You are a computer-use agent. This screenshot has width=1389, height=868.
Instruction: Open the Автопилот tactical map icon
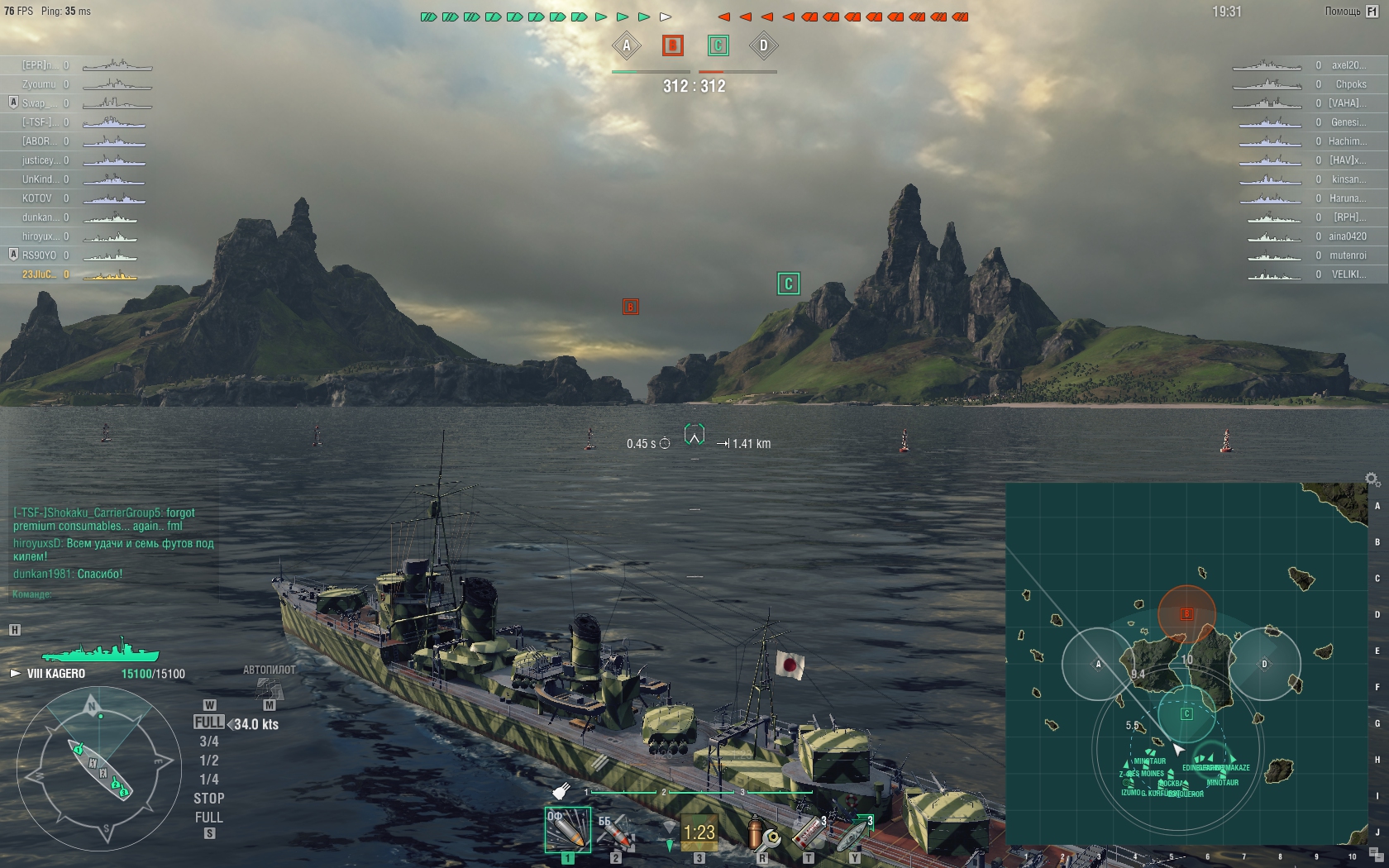click(269, 688)
